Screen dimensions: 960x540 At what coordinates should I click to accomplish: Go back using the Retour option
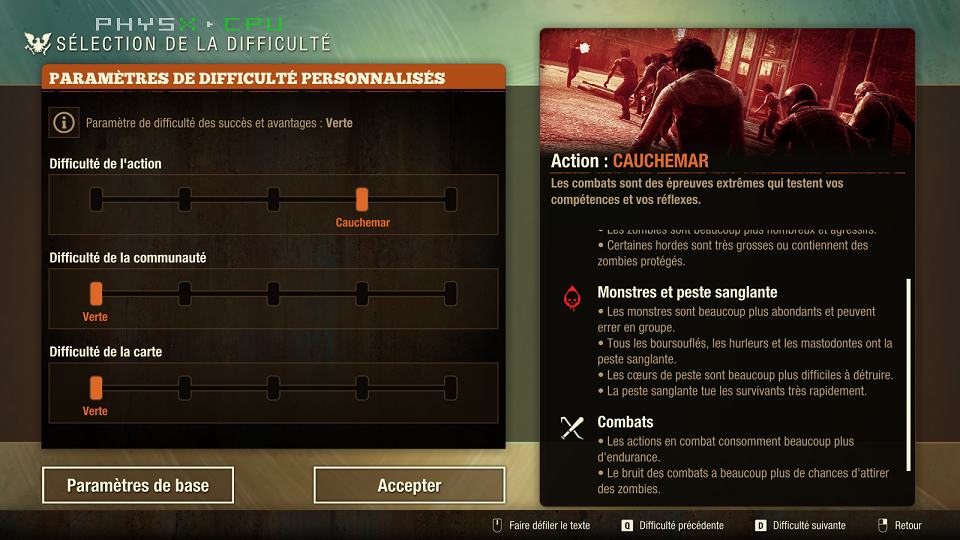point(899,525)
